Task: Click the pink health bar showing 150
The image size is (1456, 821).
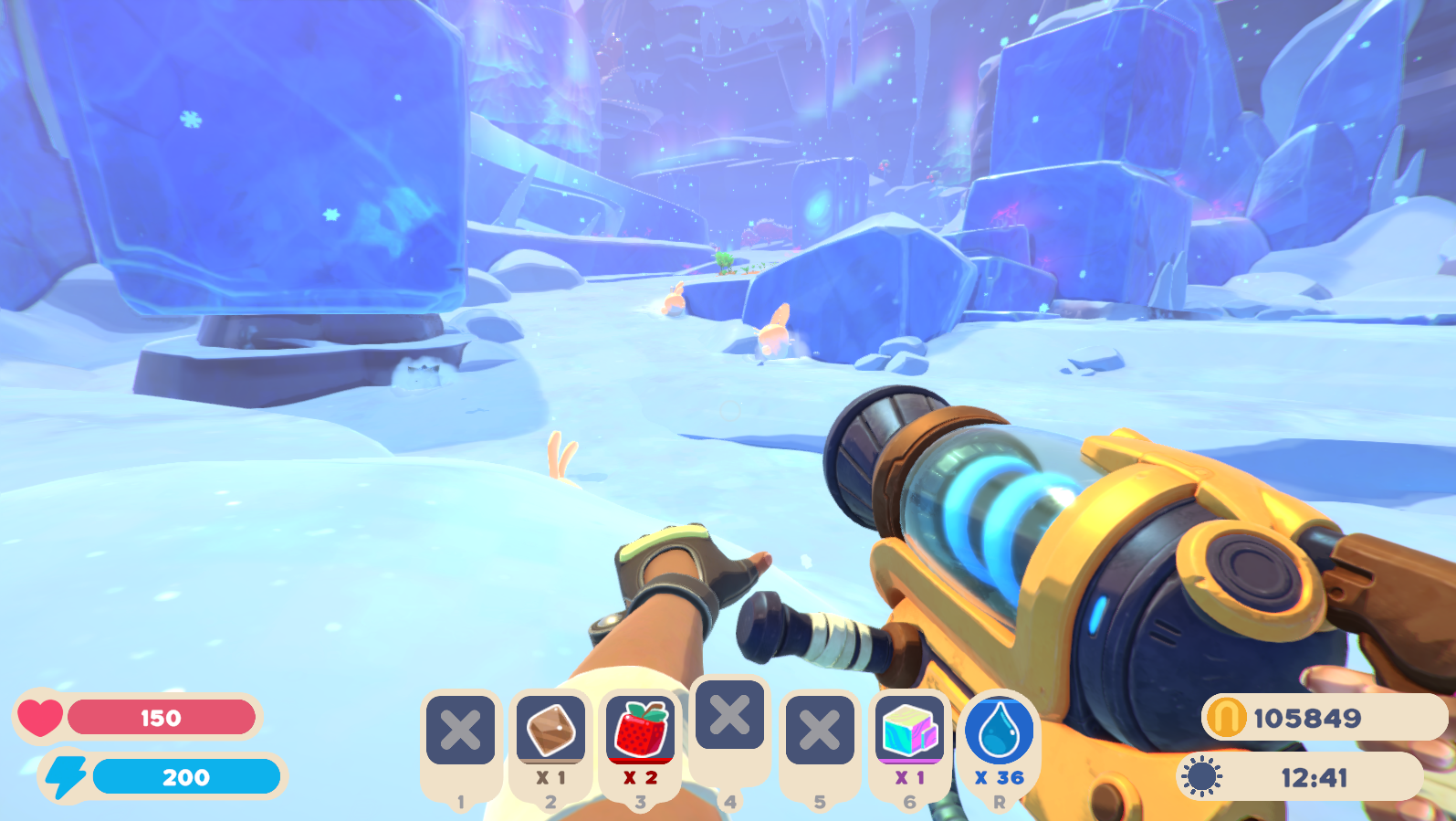Action: pos(160,718)
